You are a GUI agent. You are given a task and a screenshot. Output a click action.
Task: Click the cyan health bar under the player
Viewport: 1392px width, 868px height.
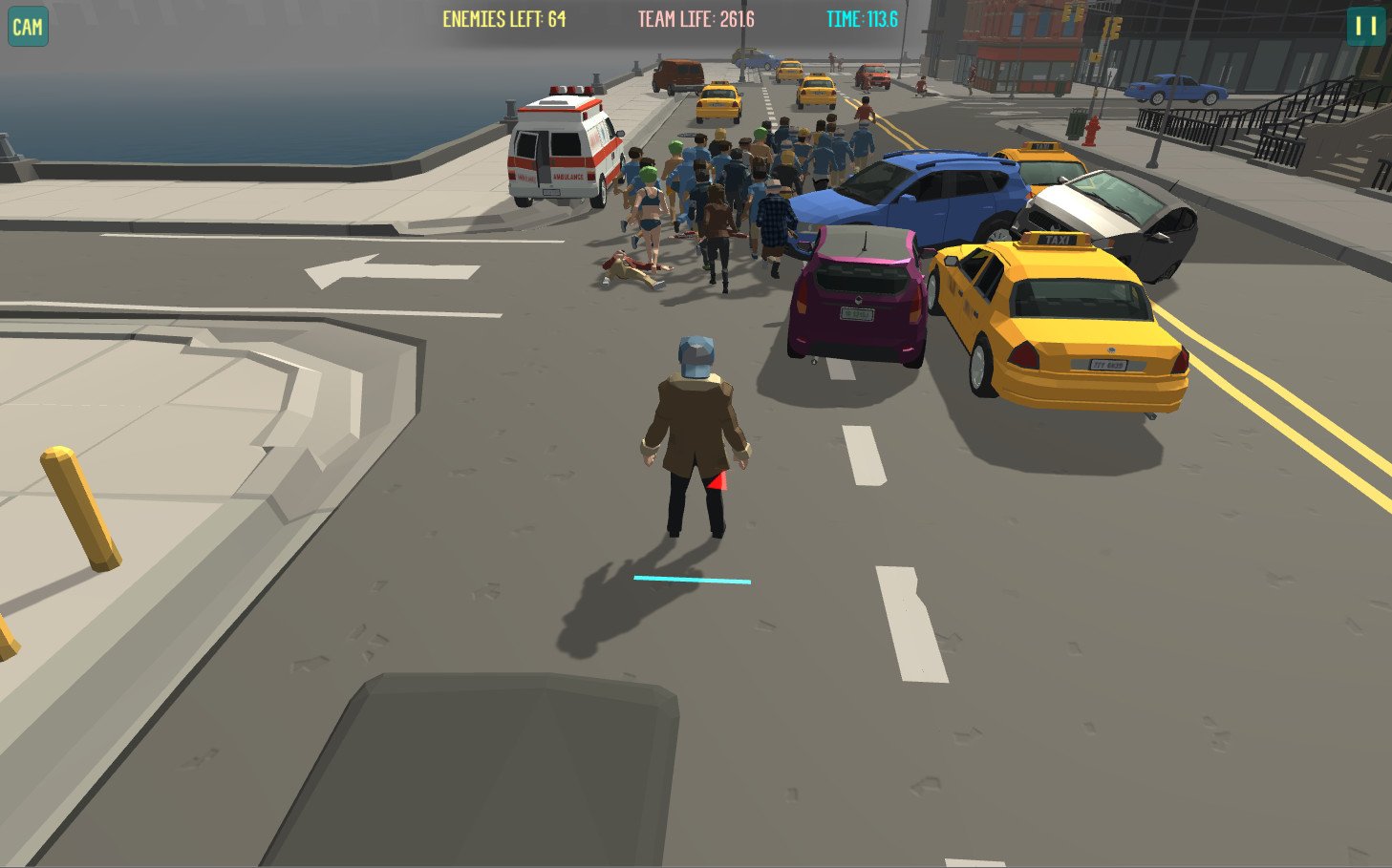click(690, 579)
